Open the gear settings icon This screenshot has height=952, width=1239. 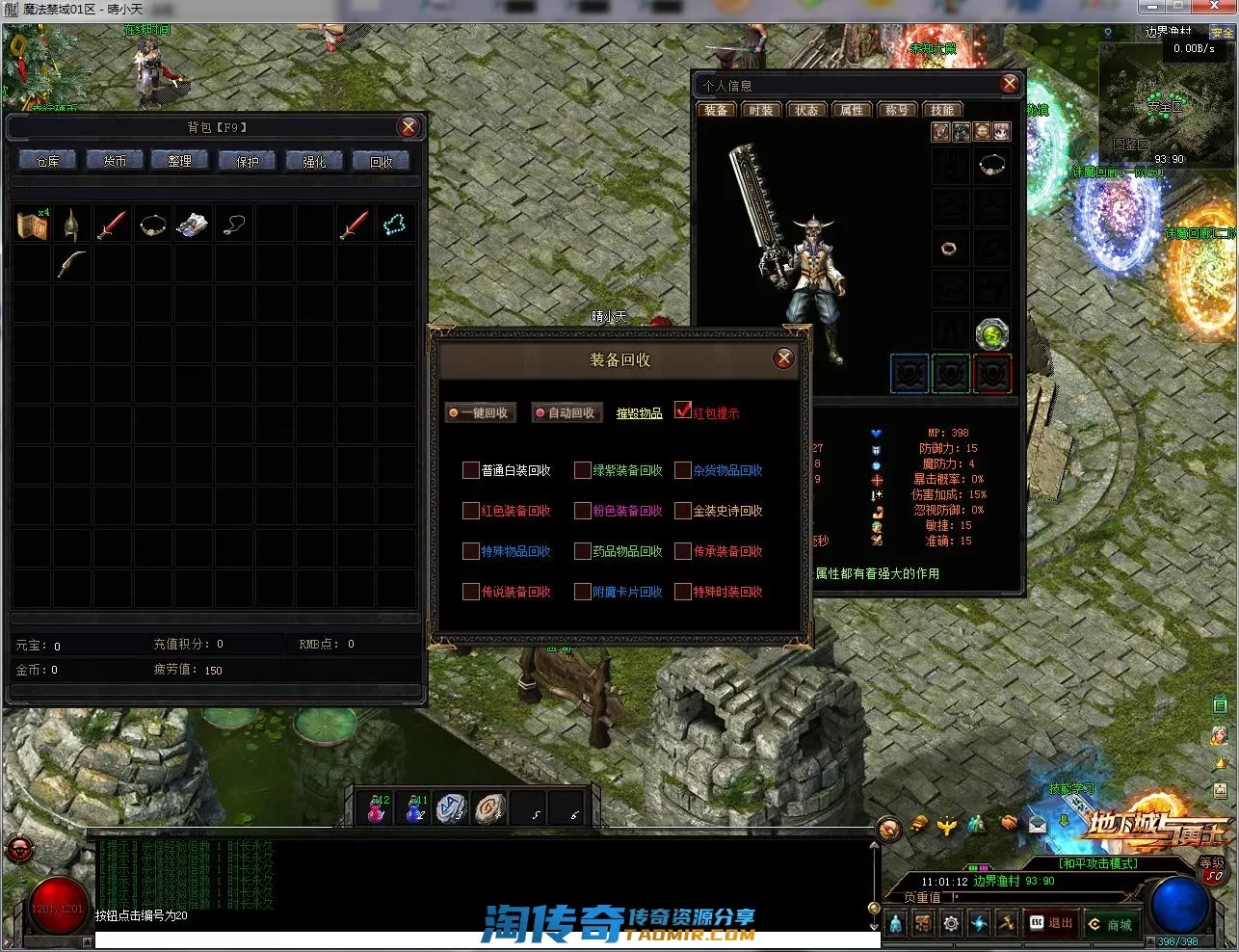tap(951, 924)
